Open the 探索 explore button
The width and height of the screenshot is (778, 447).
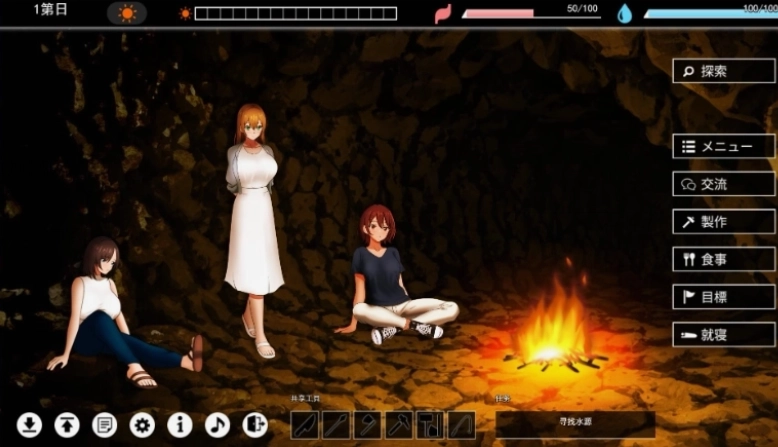(723, 71)
